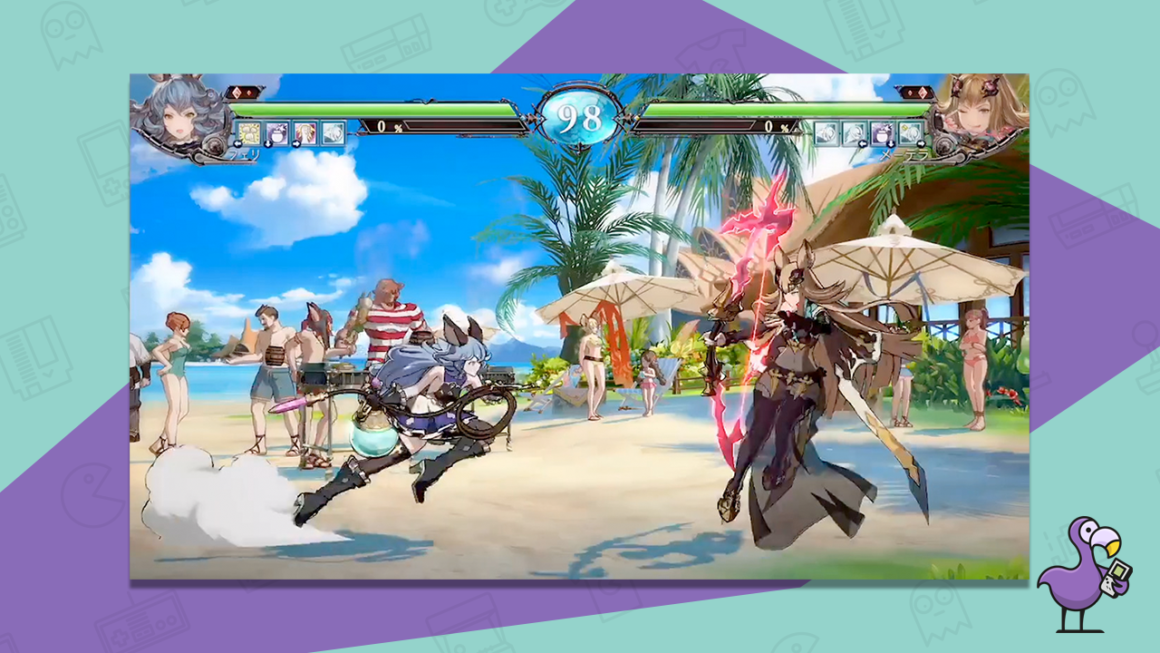The height and width of the screenshot is (653, 1160).
Task: Activate Ferry's purple down-arrow skill icon
Action: pyautogui.click(x=277, y=133)
